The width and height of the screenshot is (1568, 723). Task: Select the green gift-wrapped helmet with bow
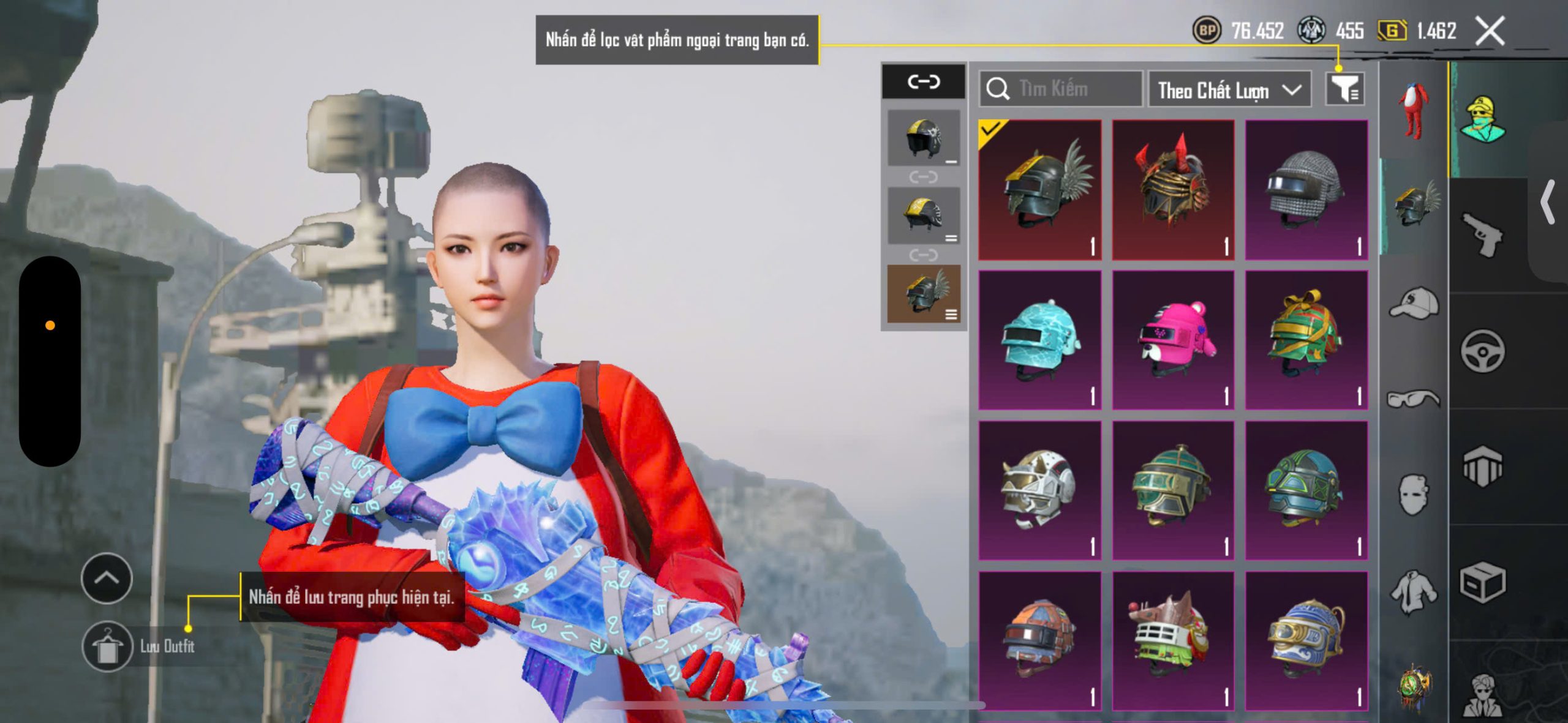click(x=1306, y=340)
